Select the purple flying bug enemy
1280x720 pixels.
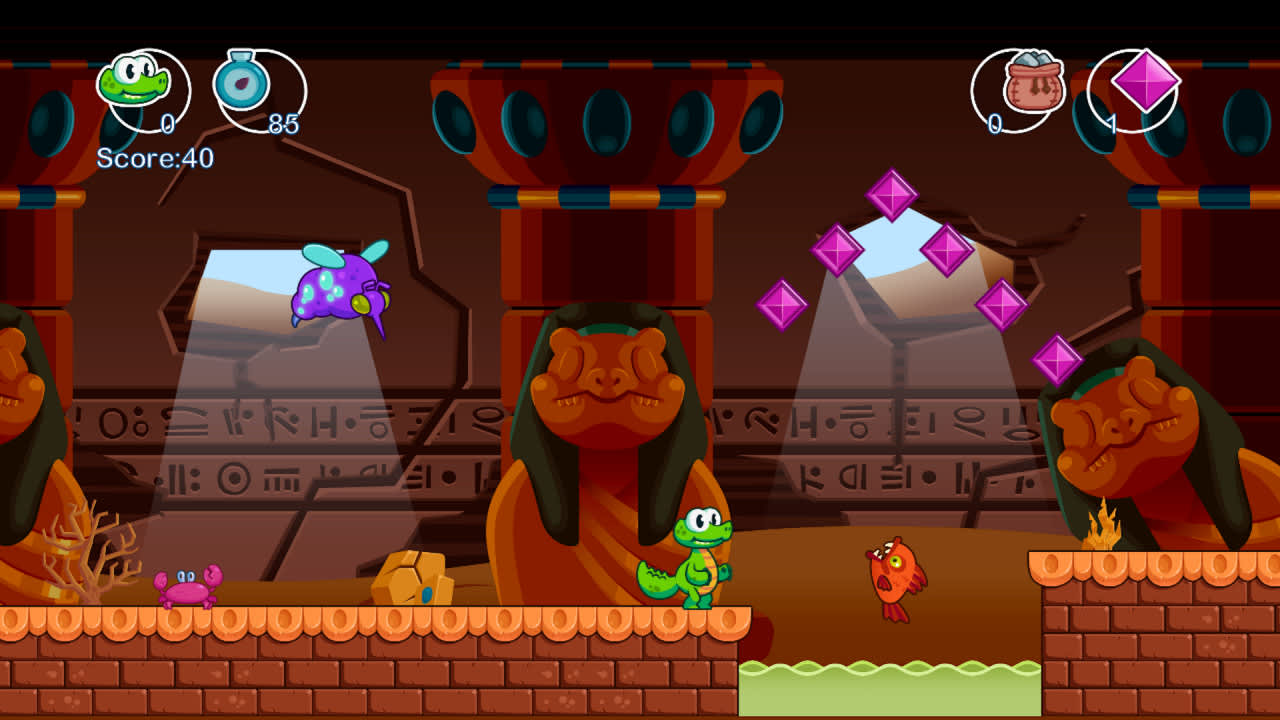[340, 290]
